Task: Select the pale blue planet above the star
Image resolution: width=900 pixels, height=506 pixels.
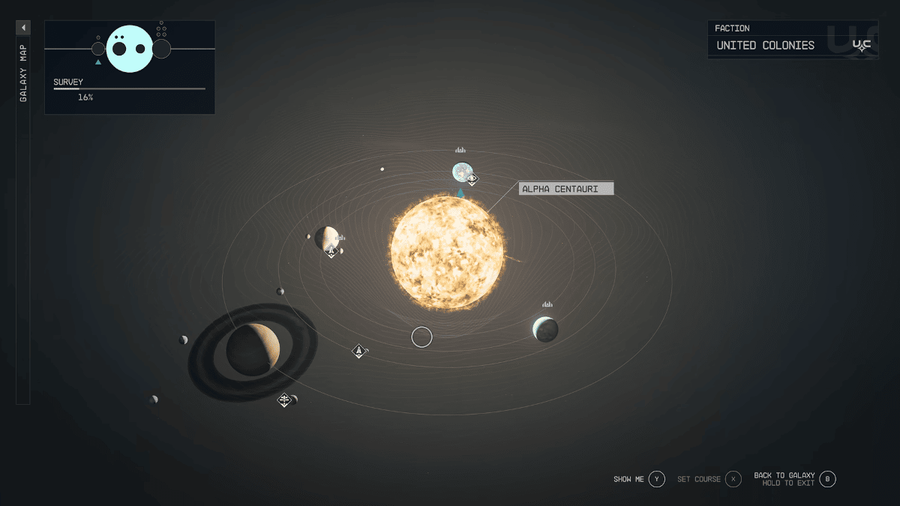Action: coord(461,172)
